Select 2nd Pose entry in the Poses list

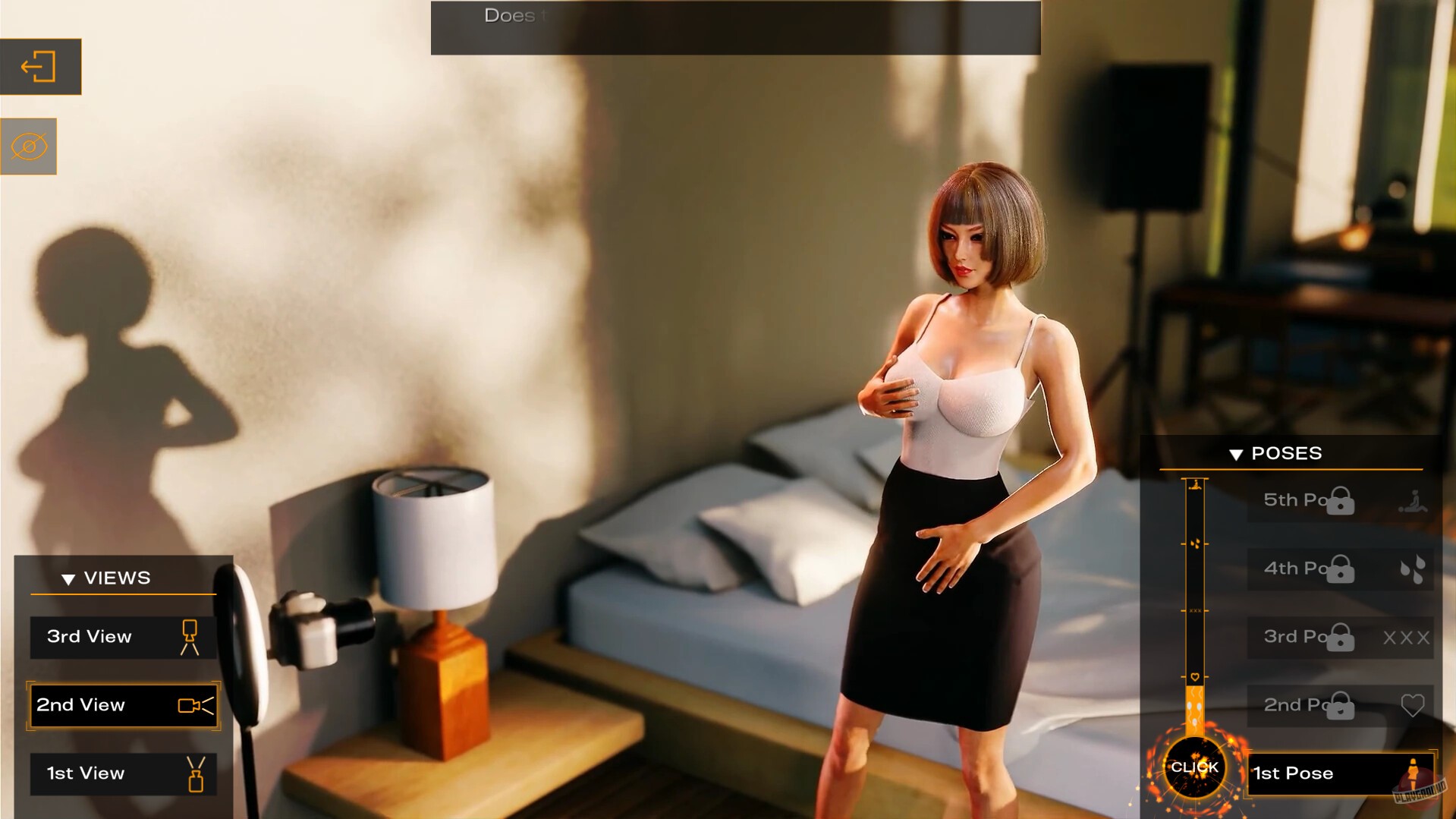(x=1305, y=705)
